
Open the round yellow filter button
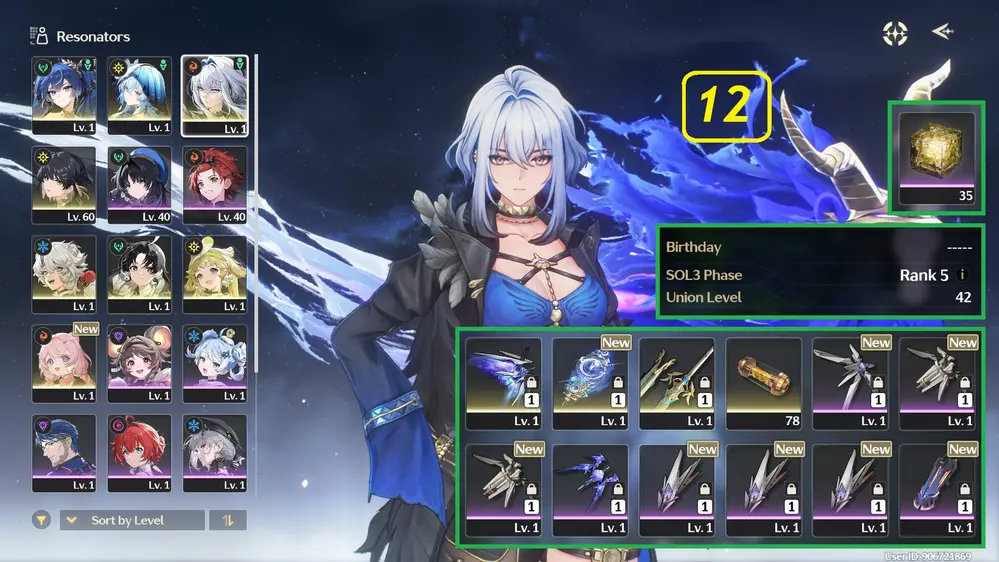click(x=42, y=520)
